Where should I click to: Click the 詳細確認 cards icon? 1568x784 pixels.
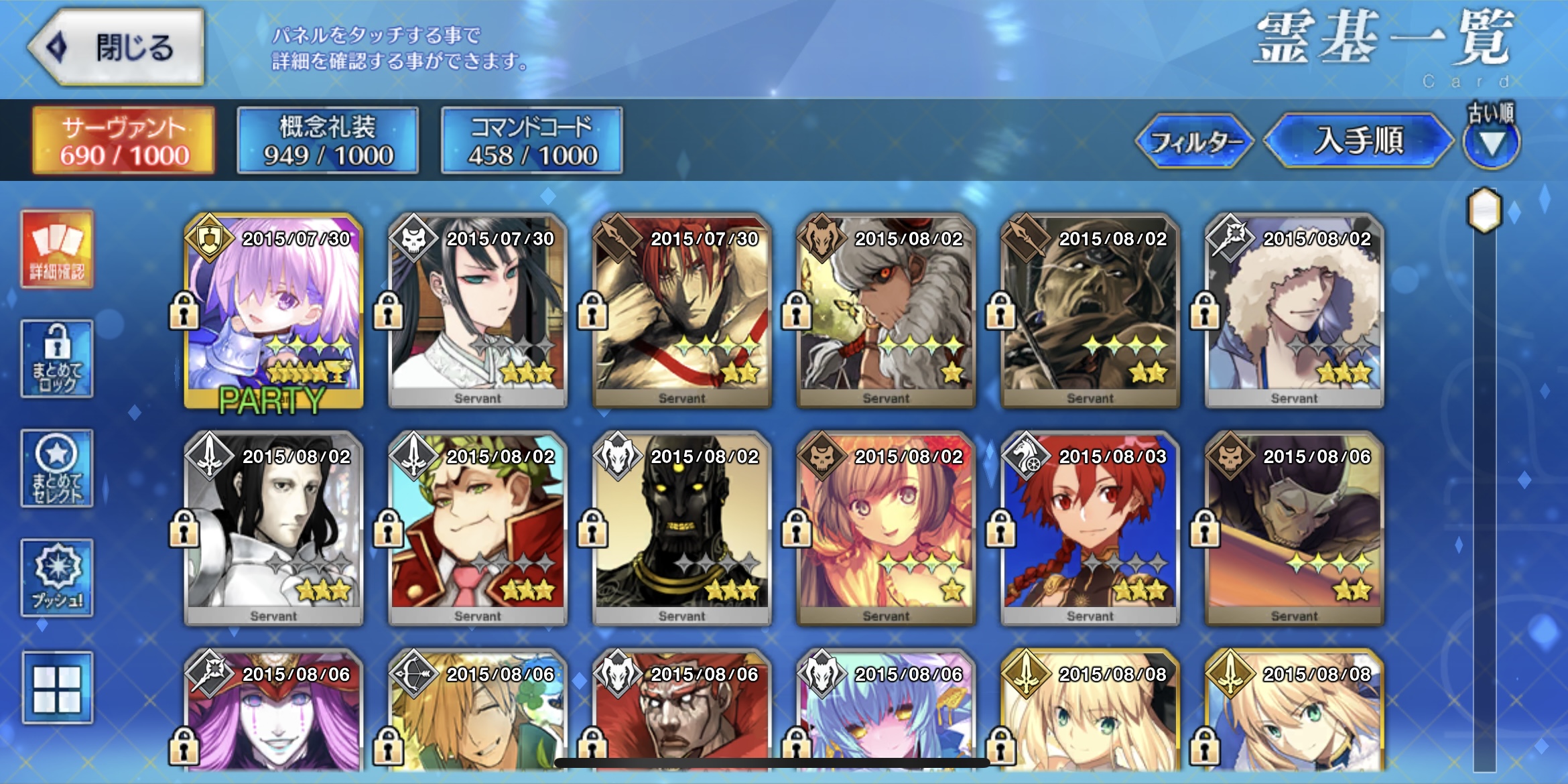57,249
